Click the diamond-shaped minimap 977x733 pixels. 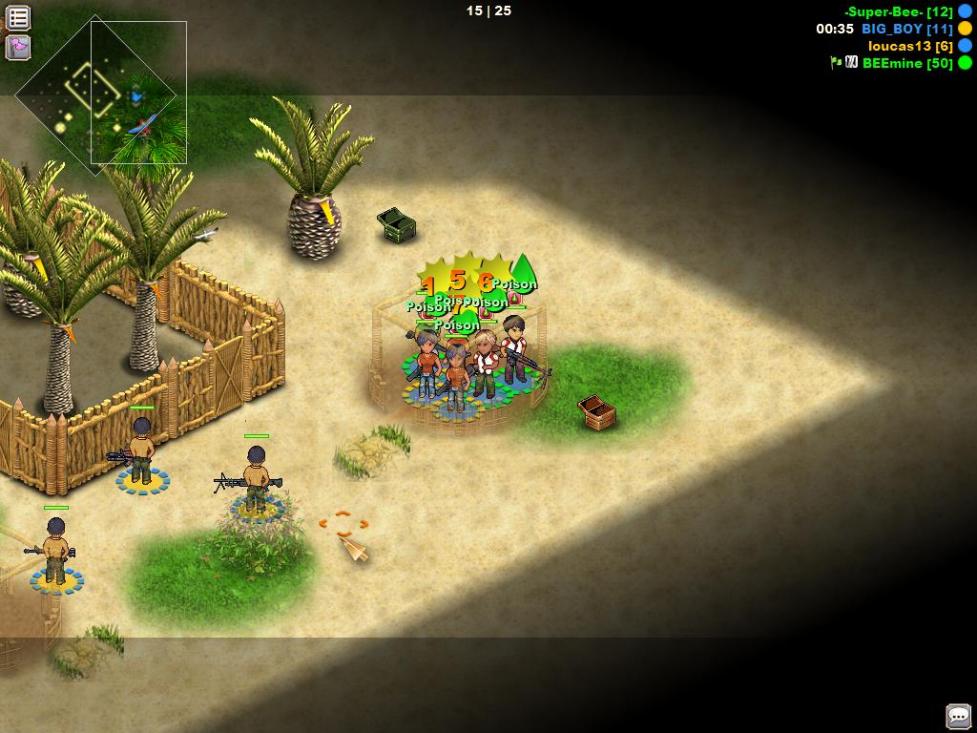pyautogui.click(x=96, y=96)
